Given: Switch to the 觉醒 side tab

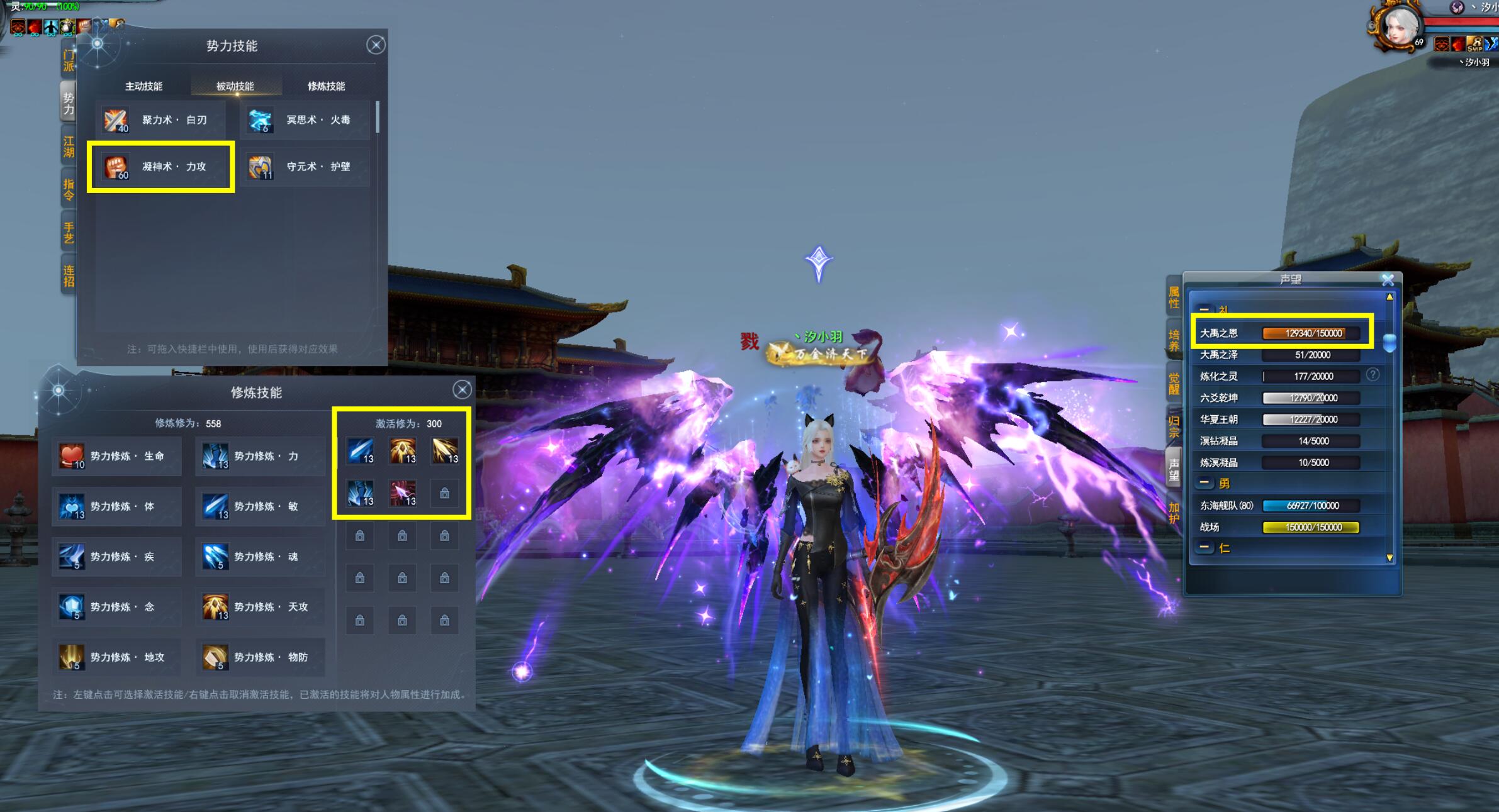Looking at the screenshot, I should click(x=1174, y=383).
